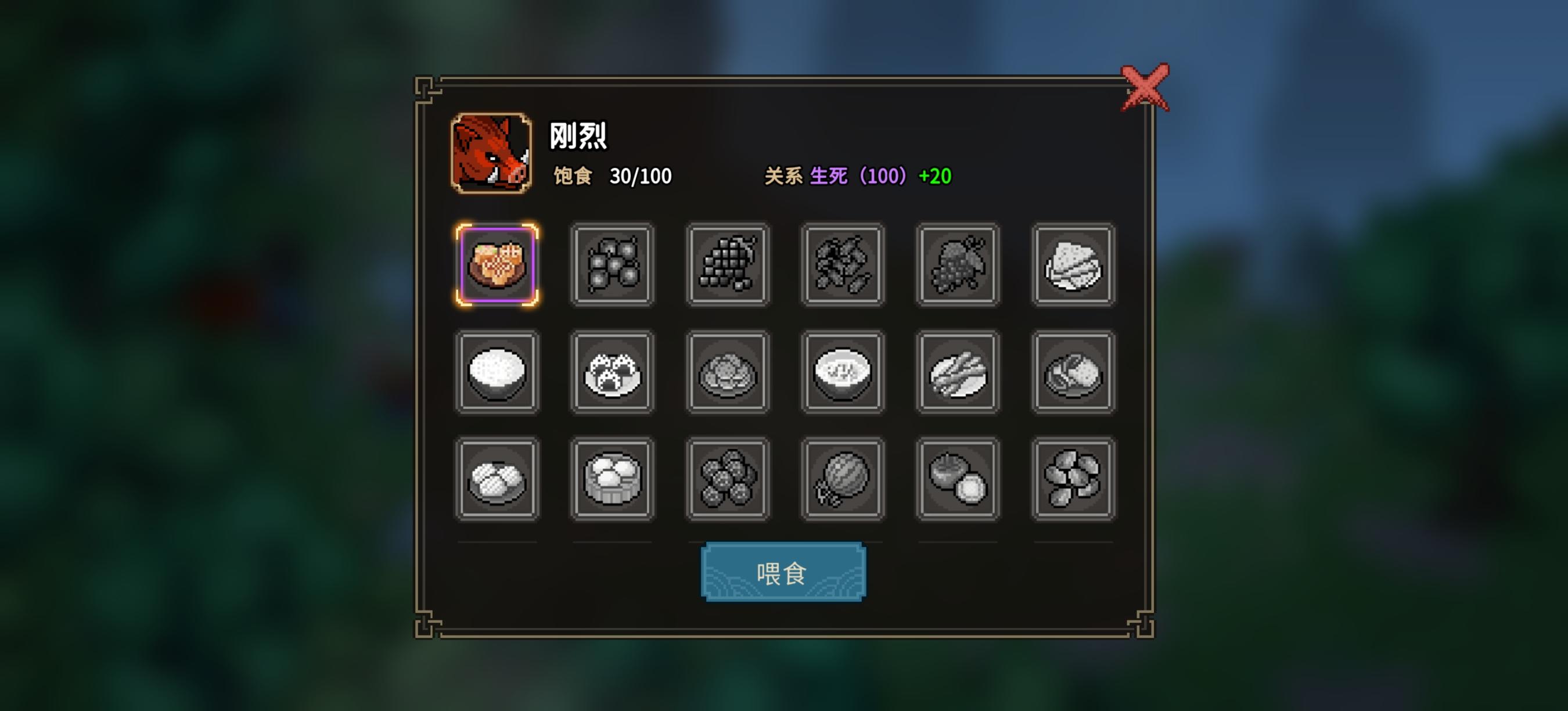Choose the bamboo shoots plate

[958, 371]
